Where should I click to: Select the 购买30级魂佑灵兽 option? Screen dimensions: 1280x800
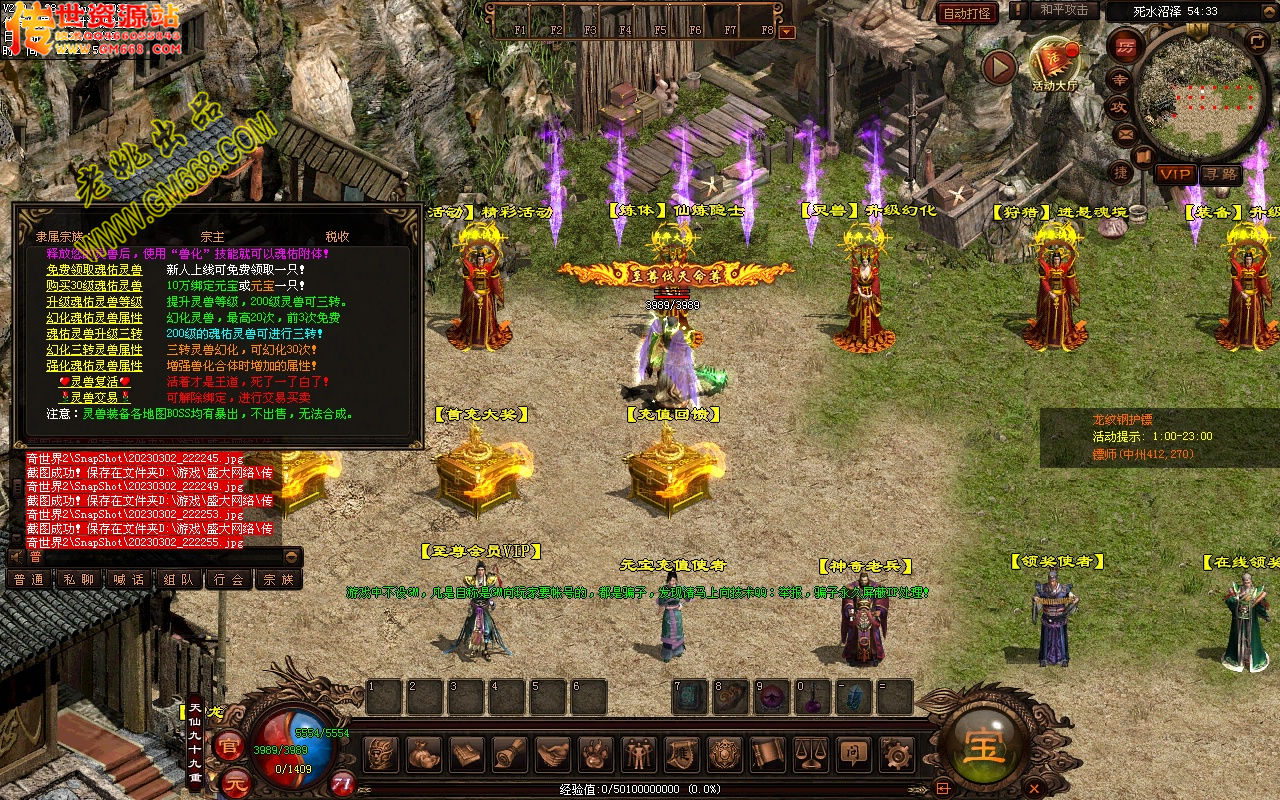click(94, 286)
